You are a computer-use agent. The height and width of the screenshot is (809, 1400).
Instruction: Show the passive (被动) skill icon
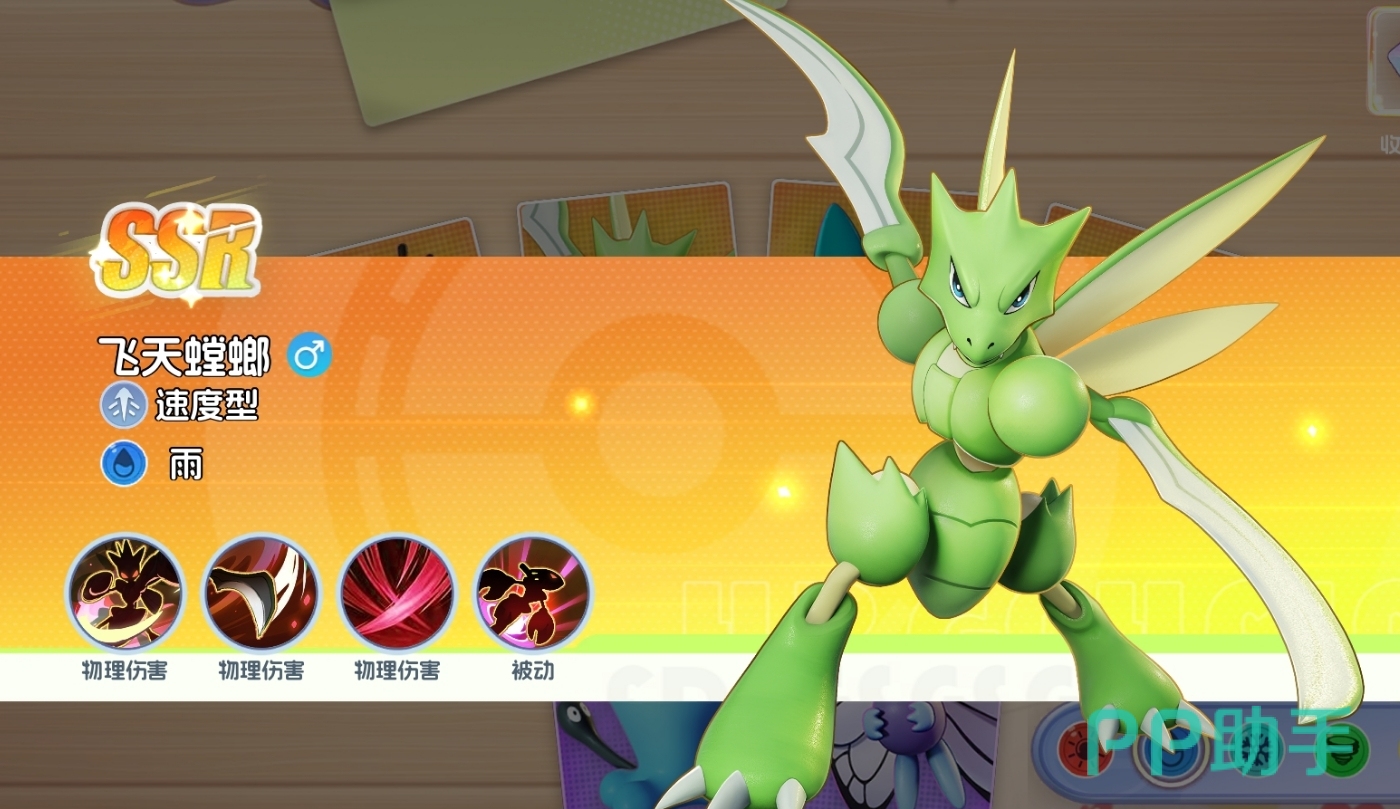tap(532, 593)
